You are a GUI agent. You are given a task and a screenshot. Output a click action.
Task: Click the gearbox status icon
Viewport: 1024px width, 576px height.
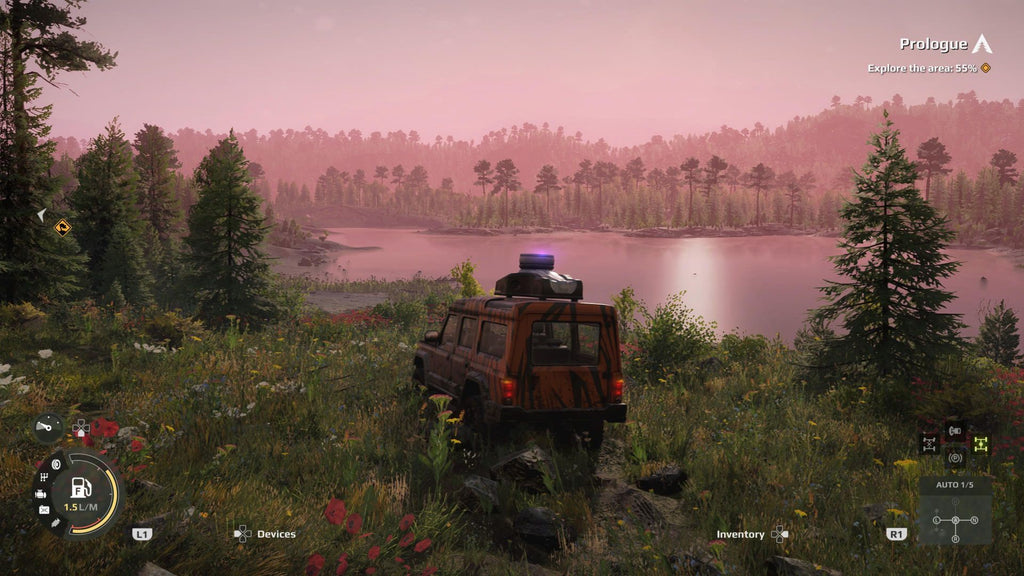(44, 479)
